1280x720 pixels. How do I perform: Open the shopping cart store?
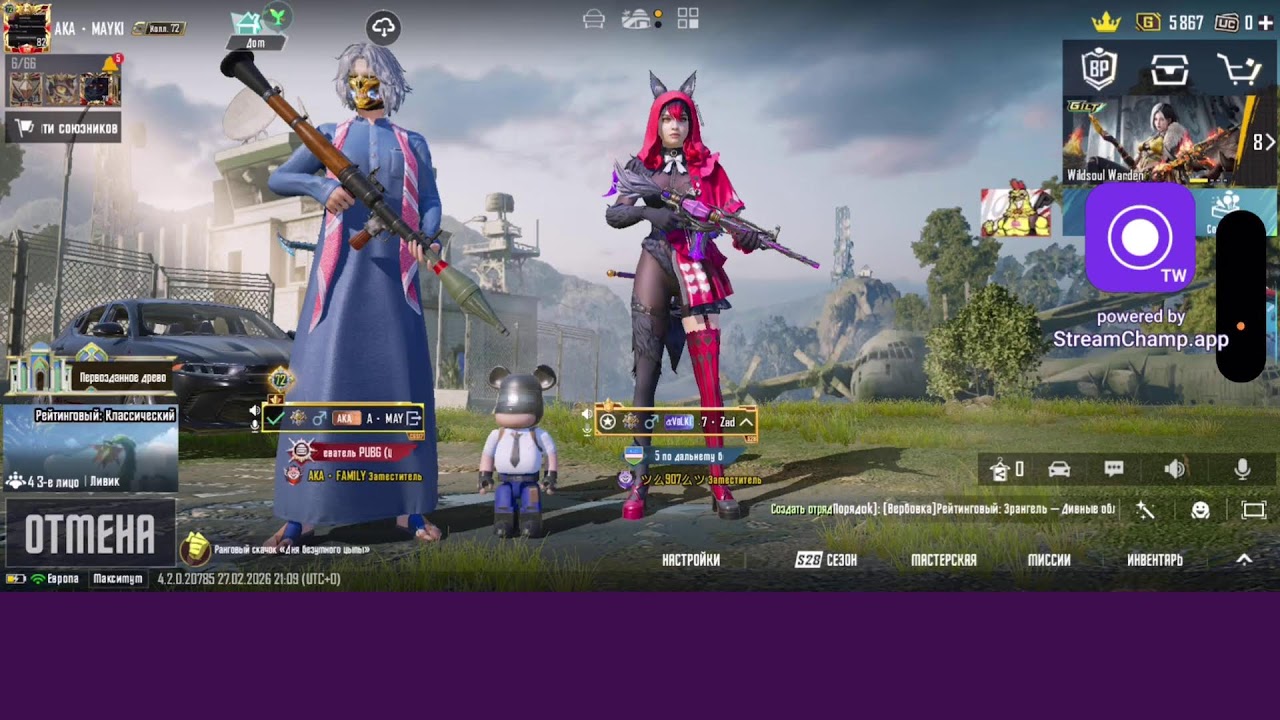click(1238, 69)
